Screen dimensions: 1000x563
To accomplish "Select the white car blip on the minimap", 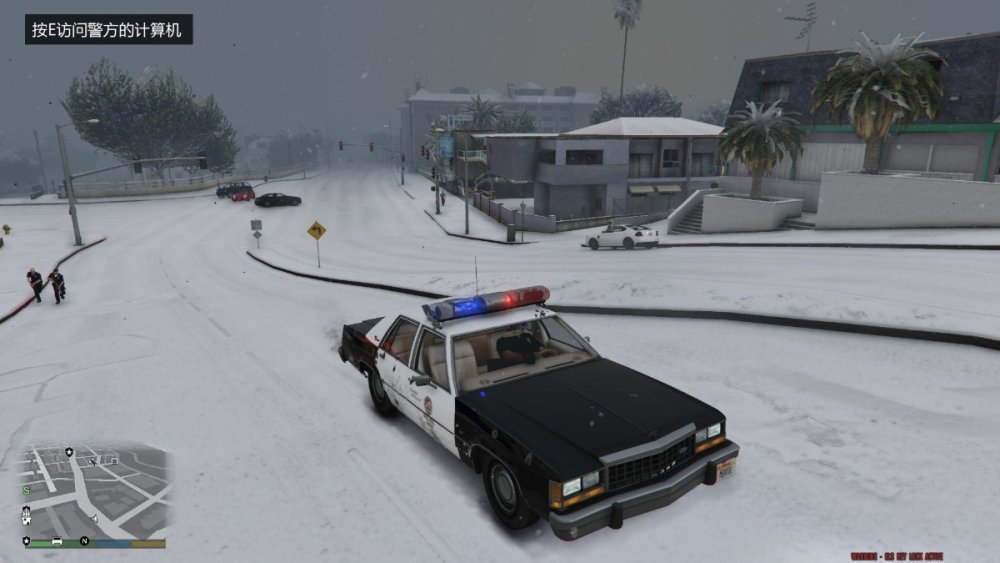I will pos(57,541).
